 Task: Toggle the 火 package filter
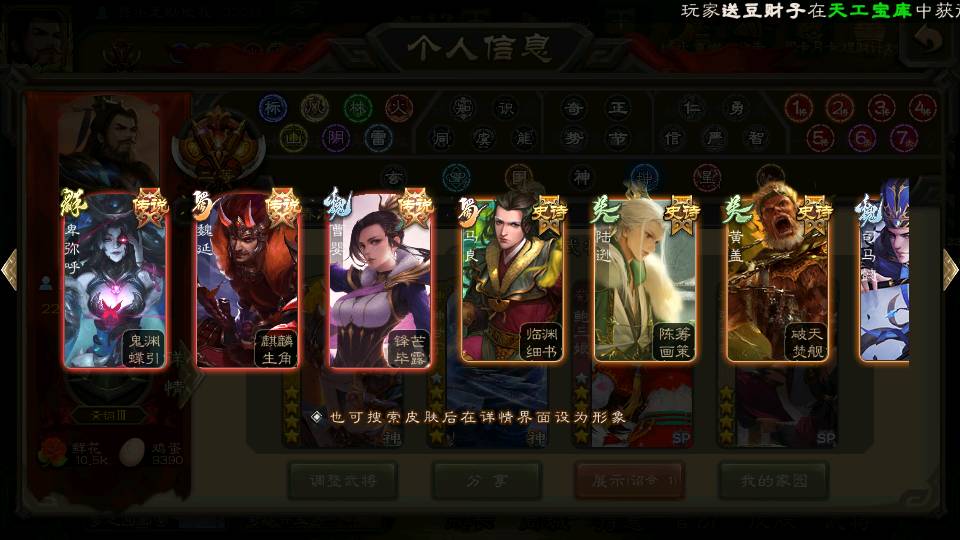399,107
